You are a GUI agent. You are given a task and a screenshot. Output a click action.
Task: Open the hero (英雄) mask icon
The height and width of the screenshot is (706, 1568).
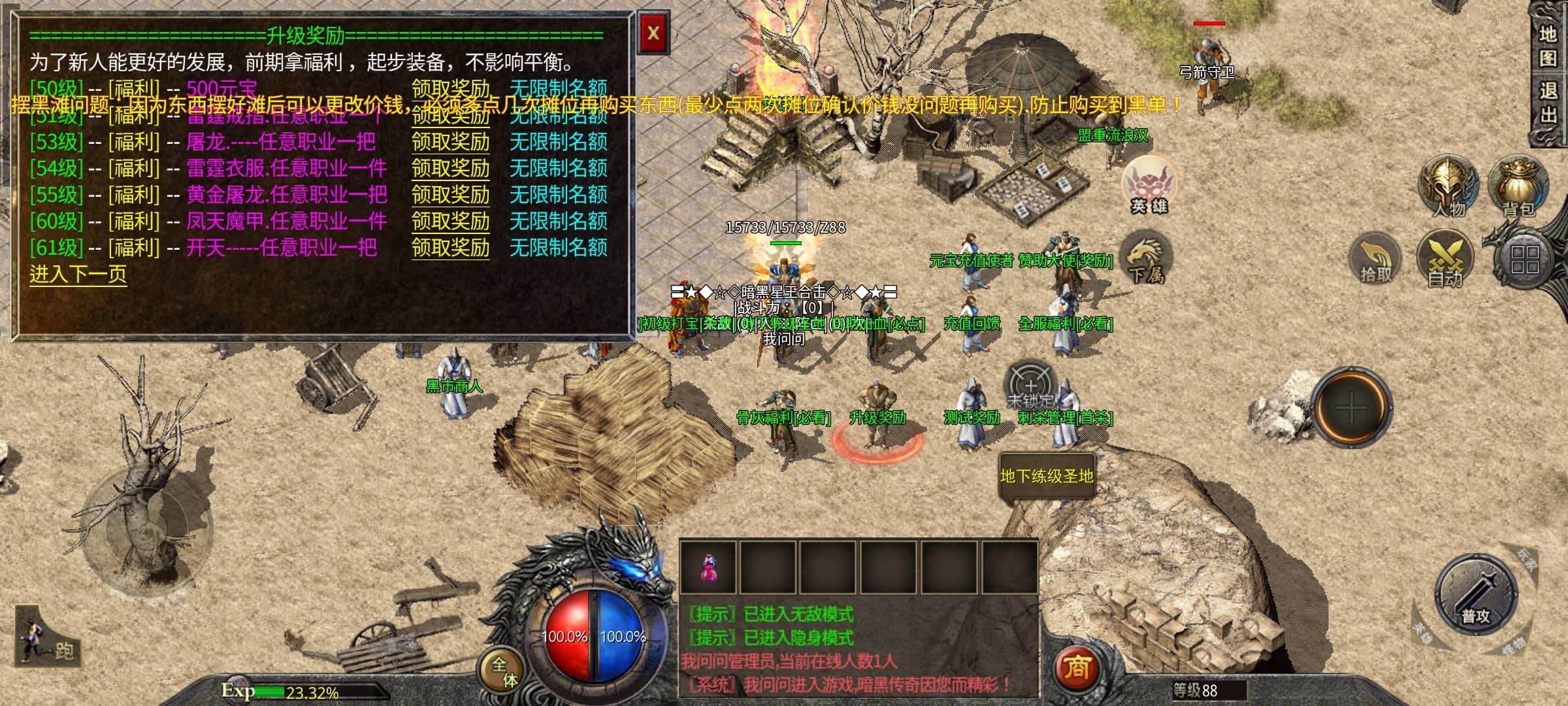[1148, 185]
